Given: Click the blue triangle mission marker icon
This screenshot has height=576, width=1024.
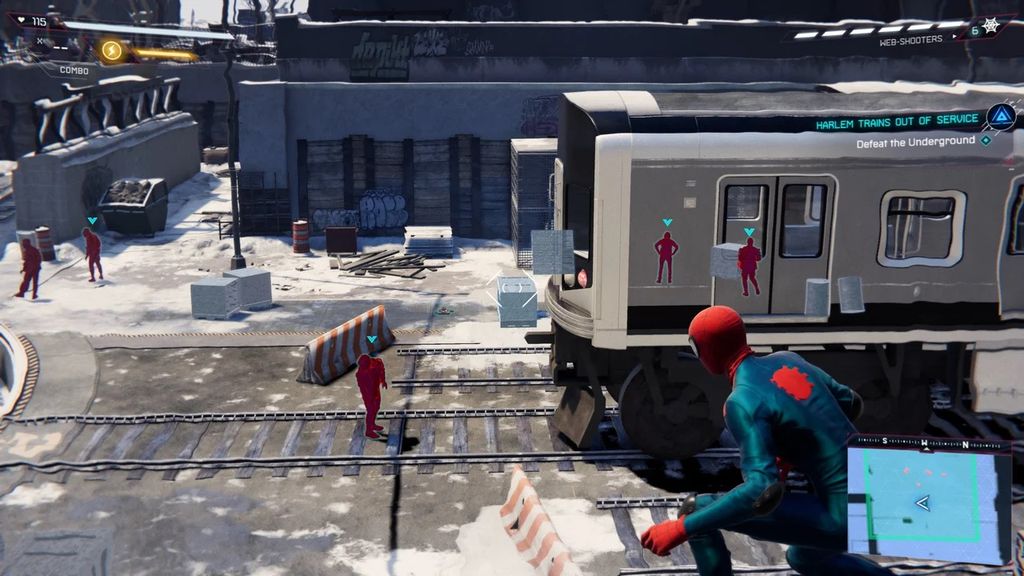Looking at the screenshot, I should (1000, 117).
